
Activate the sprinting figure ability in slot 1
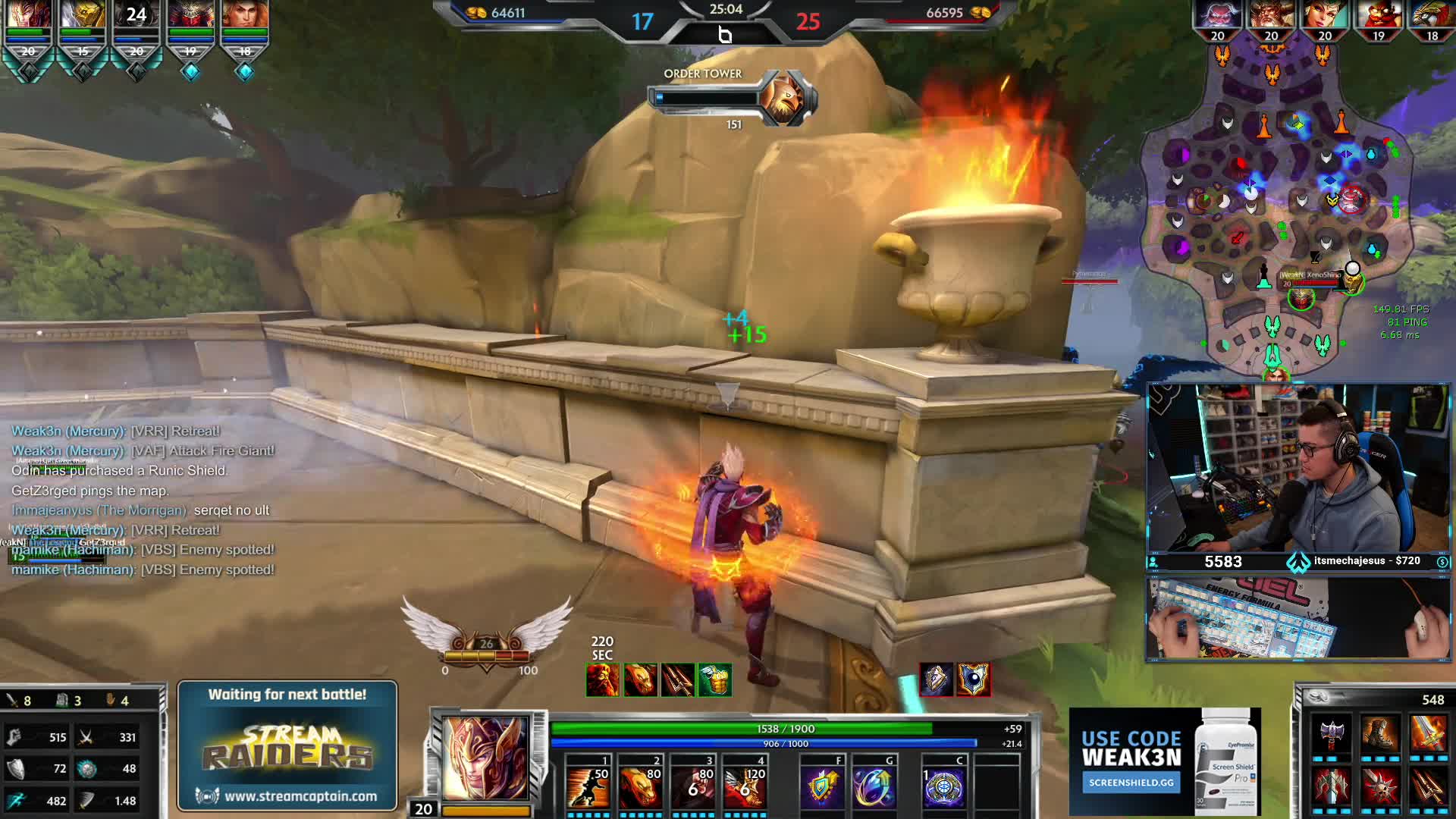[x=588, y=786]
